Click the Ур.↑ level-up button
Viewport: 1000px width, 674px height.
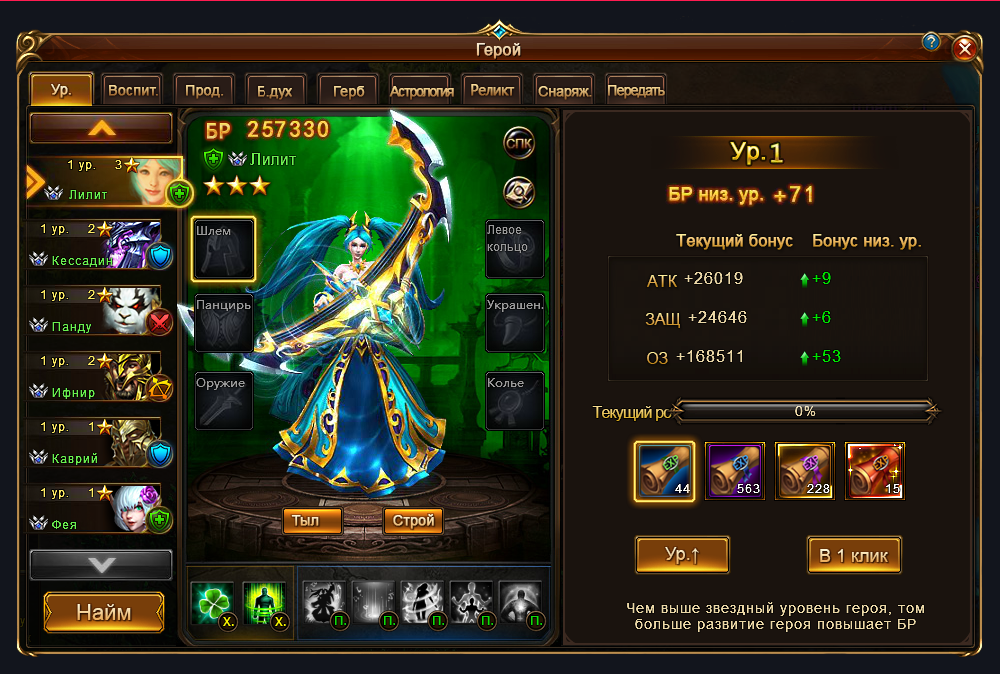click(x=682, y=555)
